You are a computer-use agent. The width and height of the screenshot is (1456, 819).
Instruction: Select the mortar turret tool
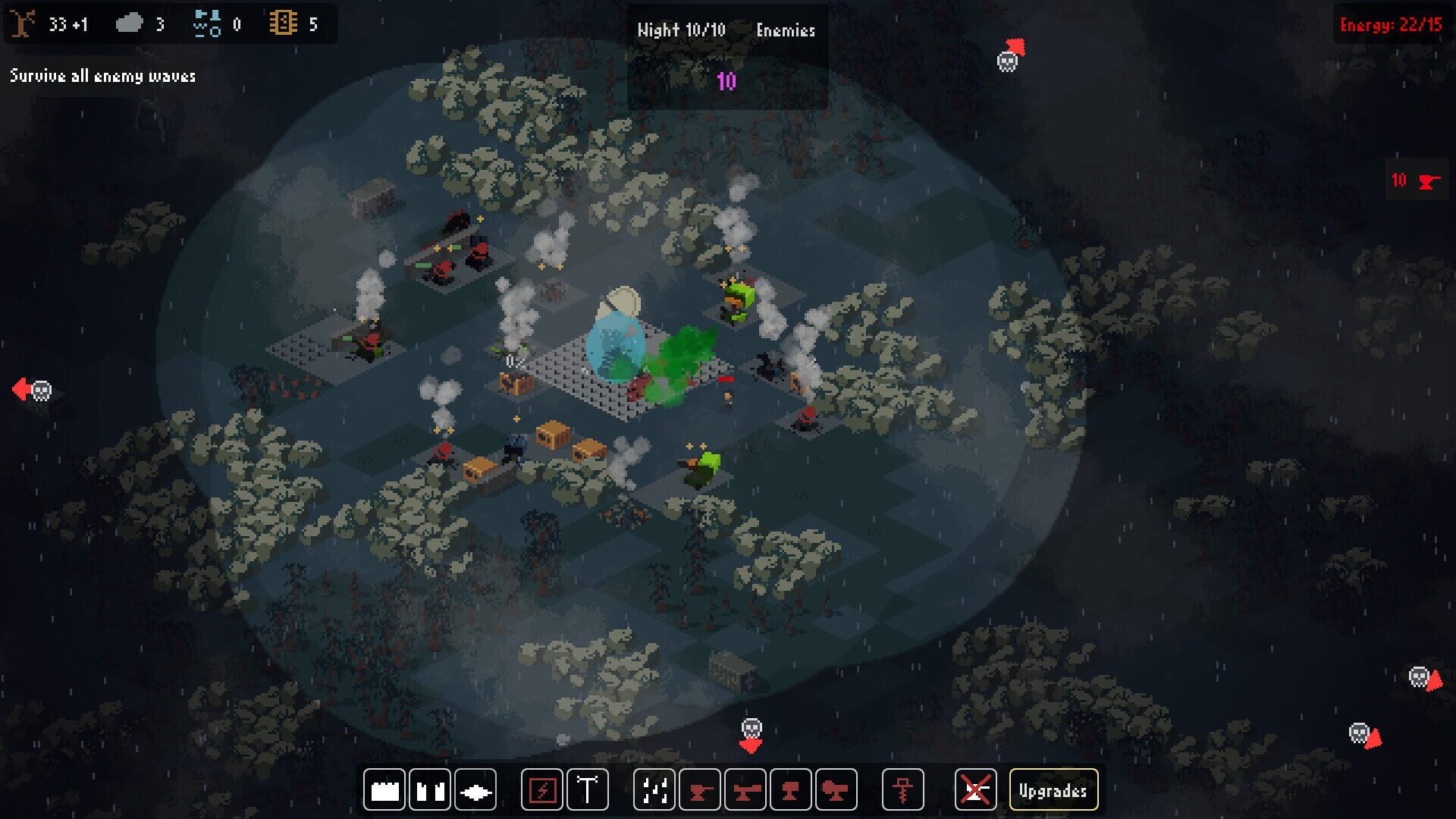(790, 789)
